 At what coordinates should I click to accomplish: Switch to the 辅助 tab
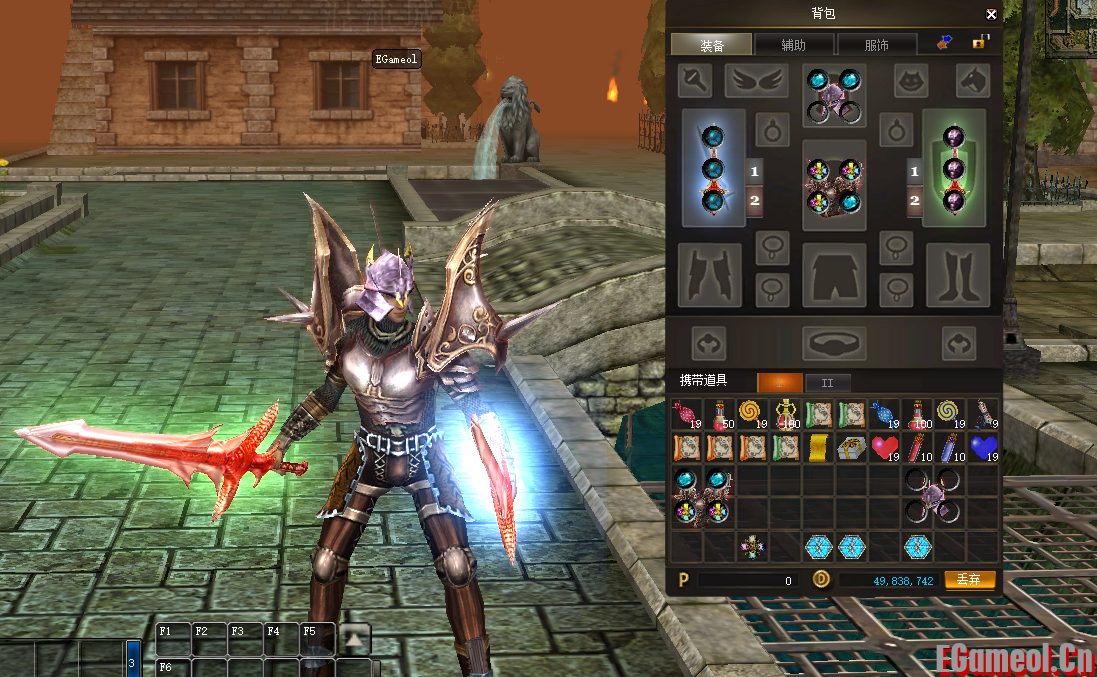click(x=793, y=45)
